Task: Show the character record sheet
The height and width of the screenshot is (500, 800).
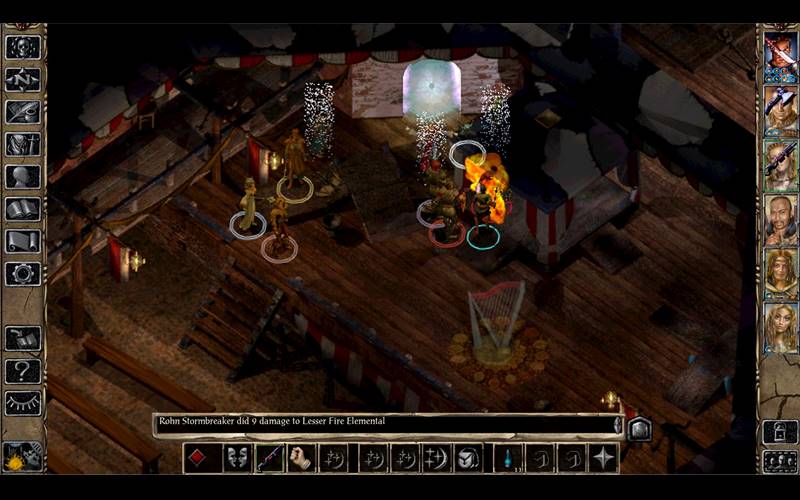Action: click(x=22, y=177)
